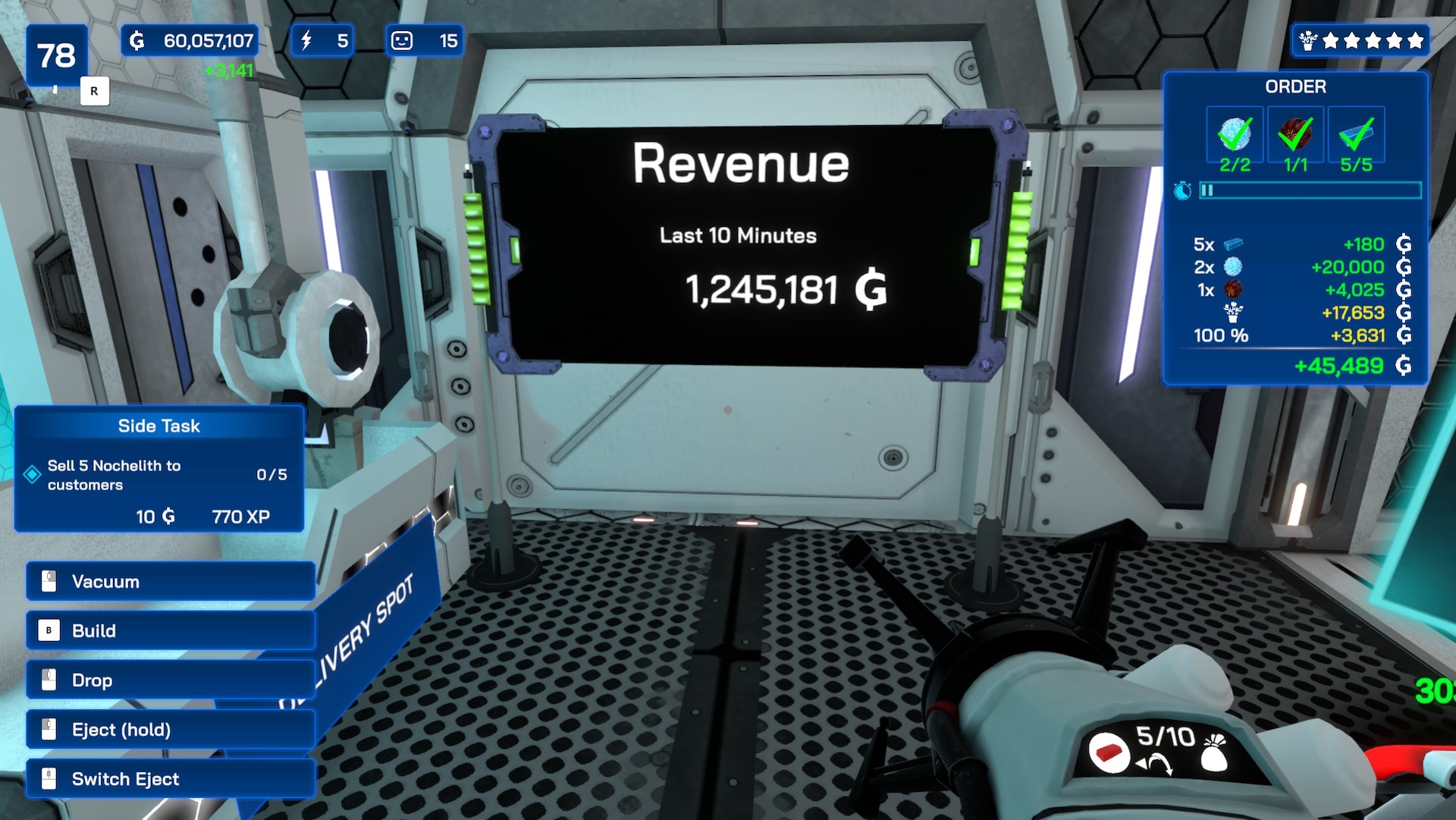Screen dimensions: 1456x820
Task: Select the first order item with 2/2
Action: point(1235,135)
